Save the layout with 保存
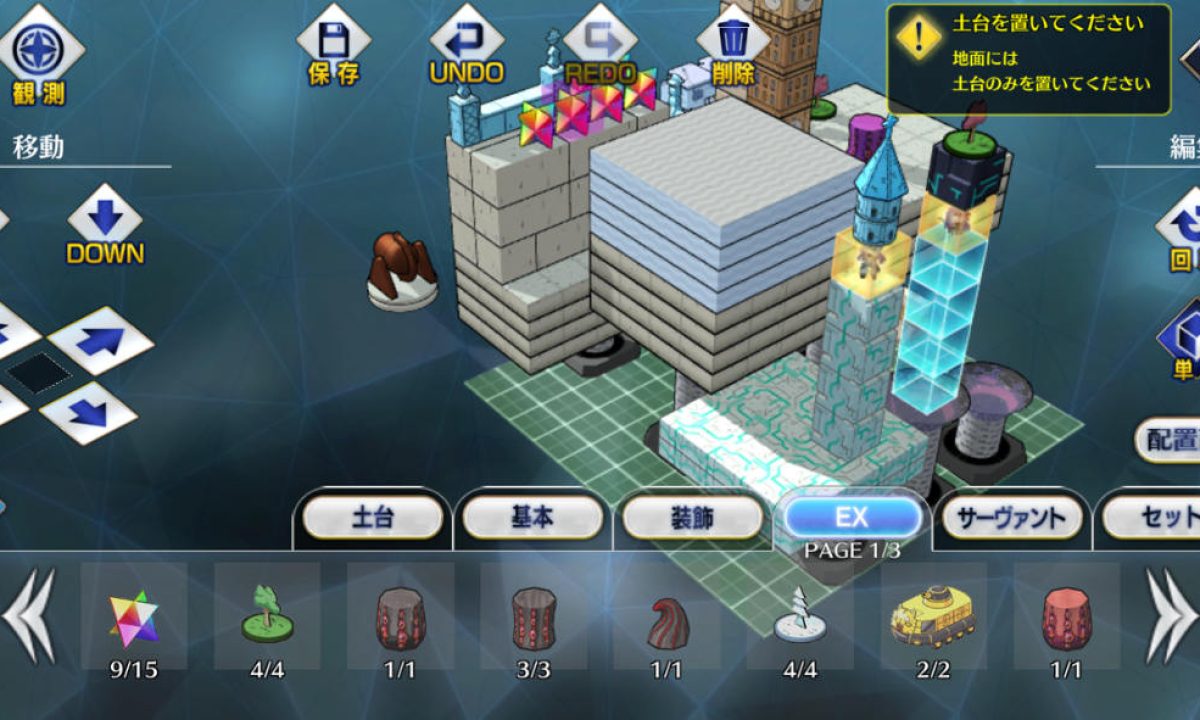Screen dimensions: 1200x720 (333, 45)
